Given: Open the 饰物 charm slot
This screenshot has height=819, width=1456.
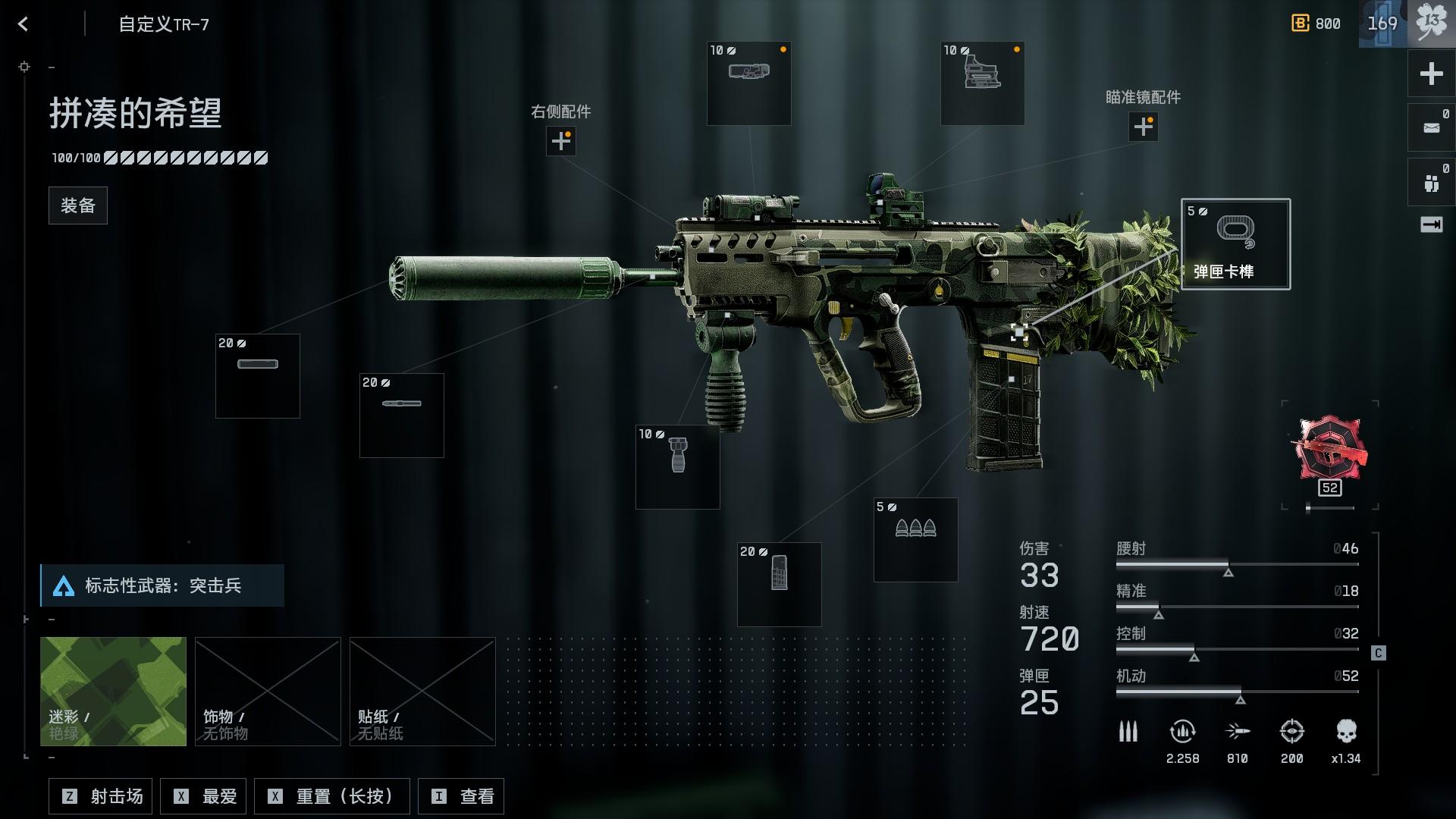Looking at the screenshot, I should (268, 691).
